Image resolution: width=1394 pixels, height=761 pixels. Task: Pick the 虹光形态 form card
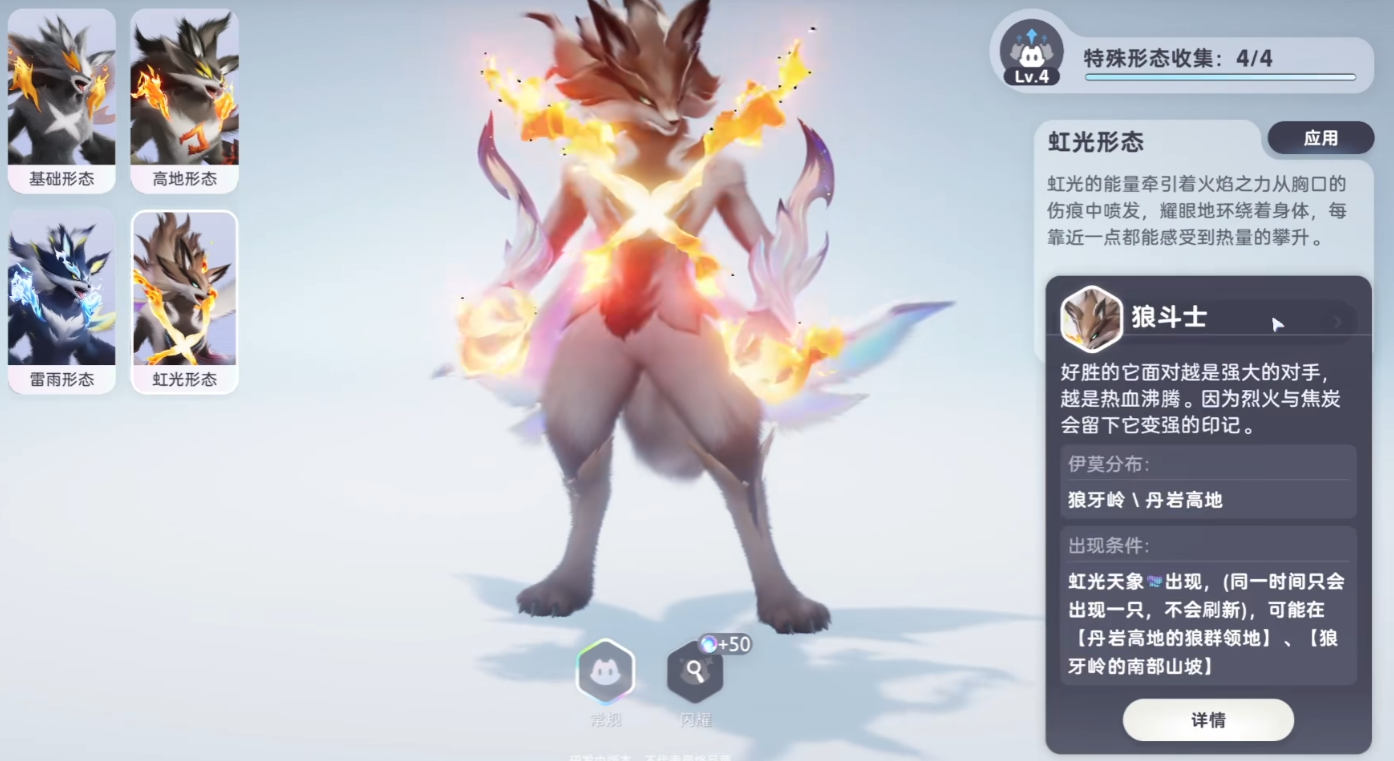(185, 300)
